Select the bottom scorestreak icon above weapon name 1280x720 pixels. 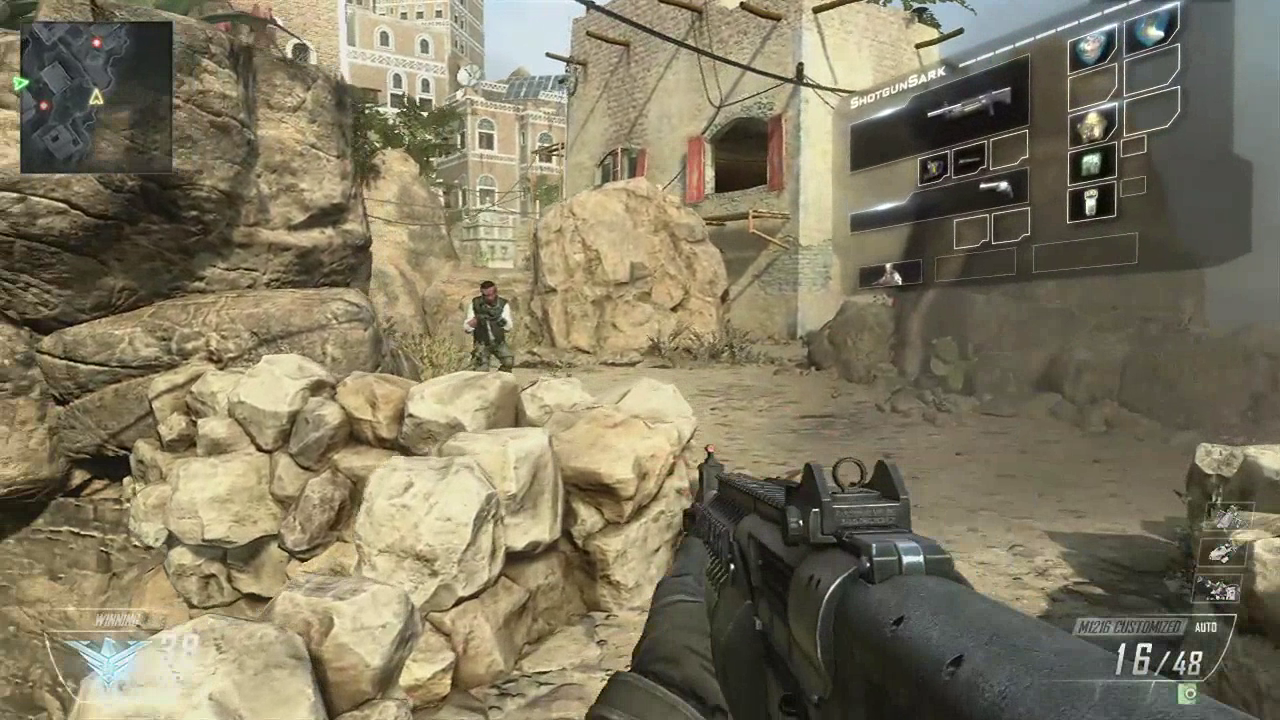click(x=1217, y=589)
